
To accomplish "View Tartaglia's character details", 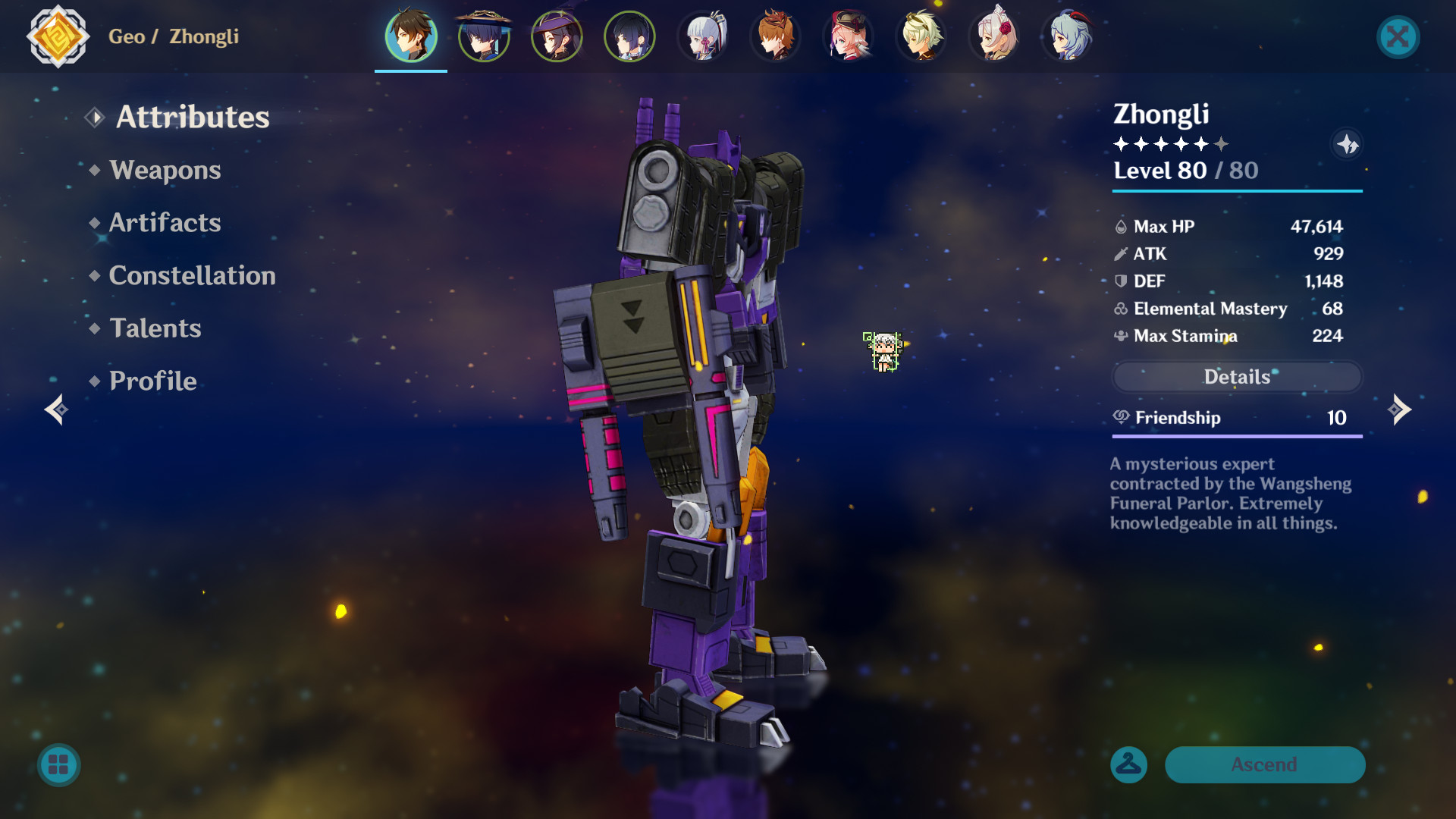I will 774,37.
